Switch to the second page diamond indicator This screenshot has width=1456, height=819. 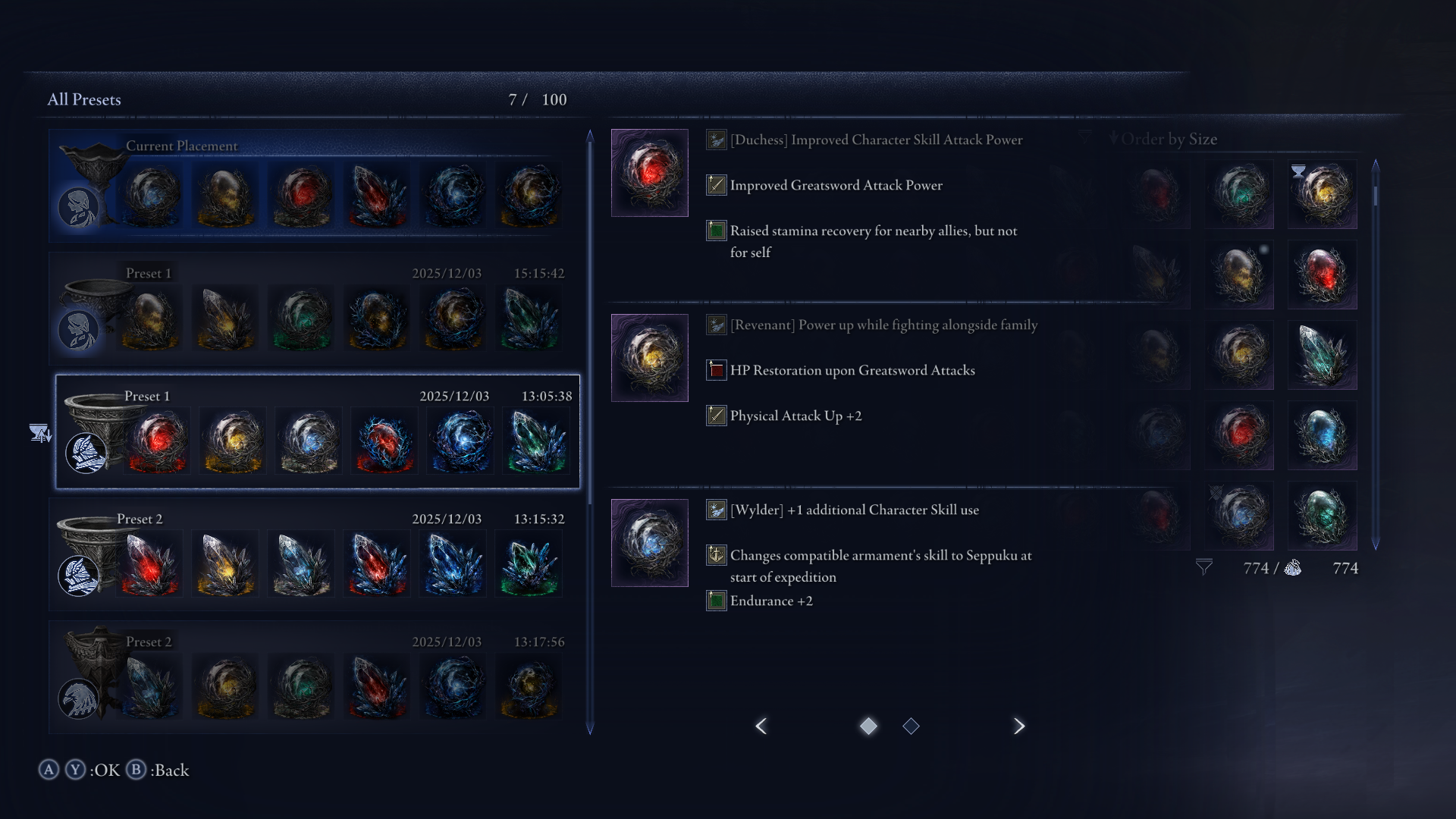click(x=912, y=726)
